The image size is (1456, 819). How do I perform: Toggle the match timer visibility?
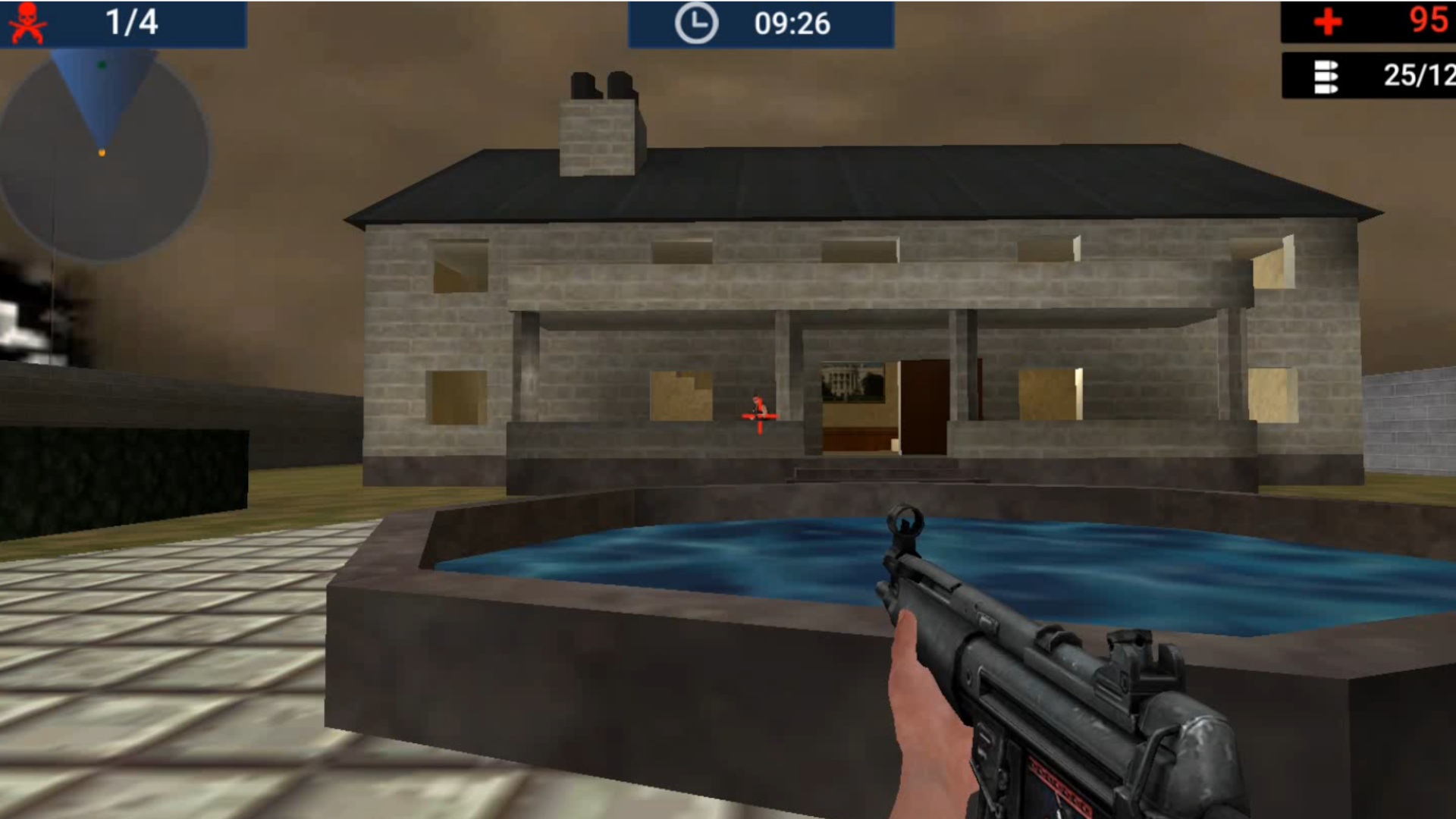pos(761,22)
